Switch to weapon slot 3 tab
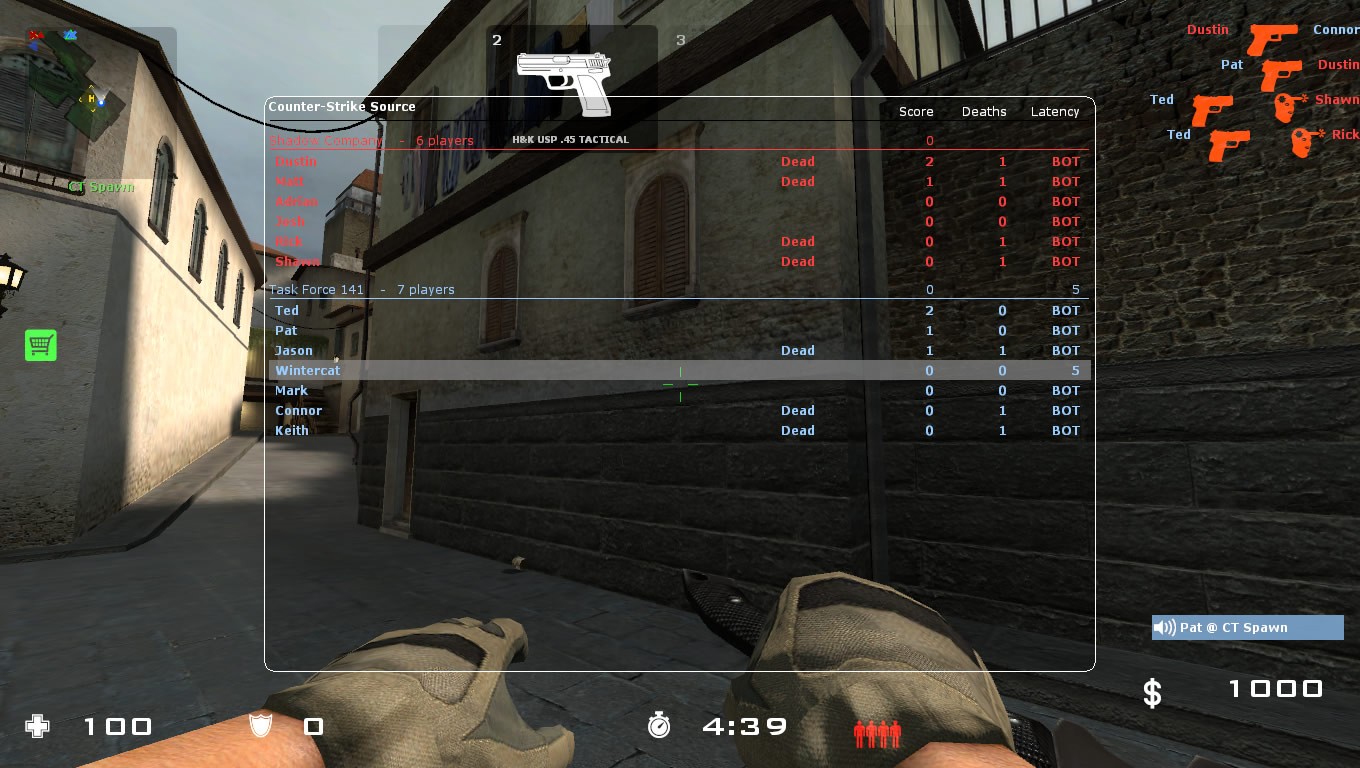The height and width of the screenshot is (768, 1360). 680,40
